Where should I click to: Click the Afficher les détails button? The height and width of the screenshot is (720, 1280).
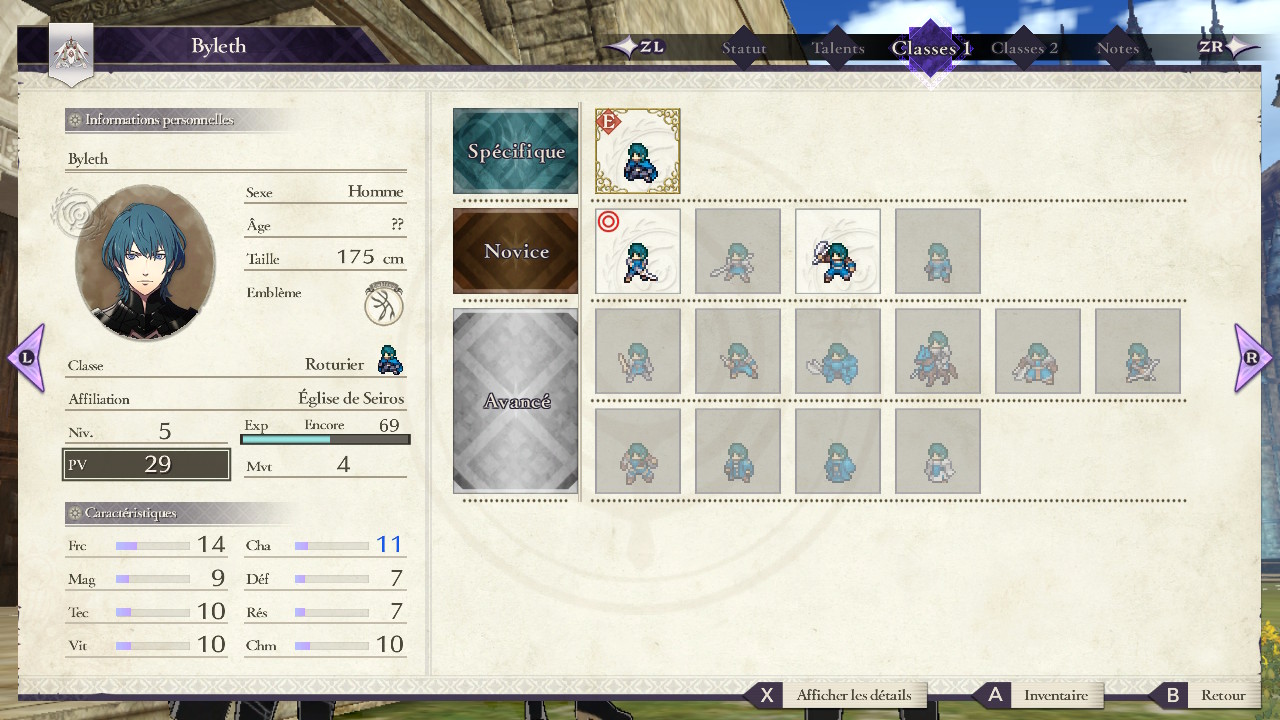[853, 695]
